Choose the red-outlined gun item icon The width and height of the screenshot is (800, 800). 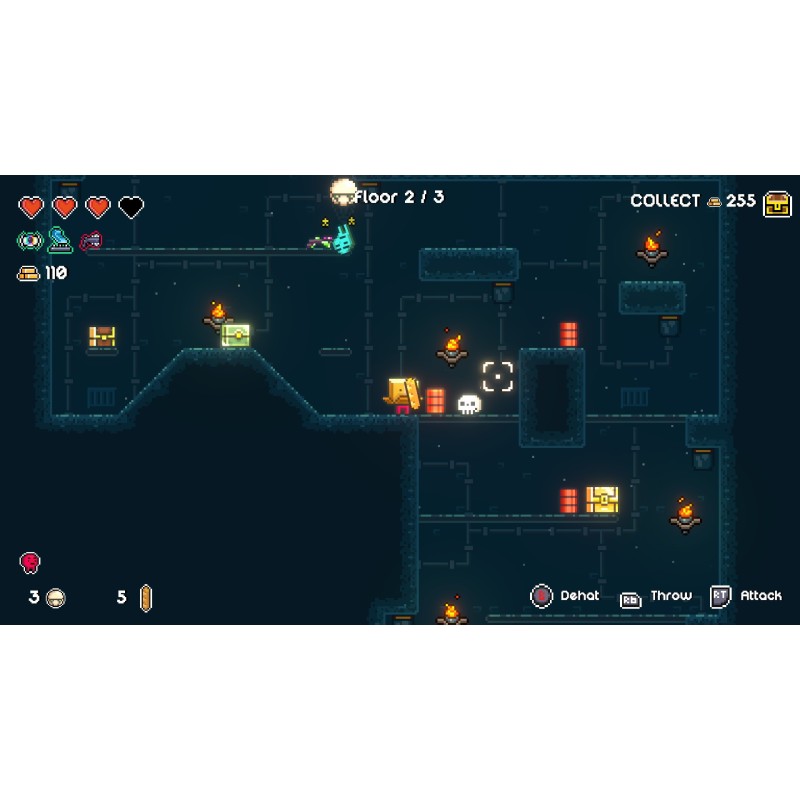point(91,240)
